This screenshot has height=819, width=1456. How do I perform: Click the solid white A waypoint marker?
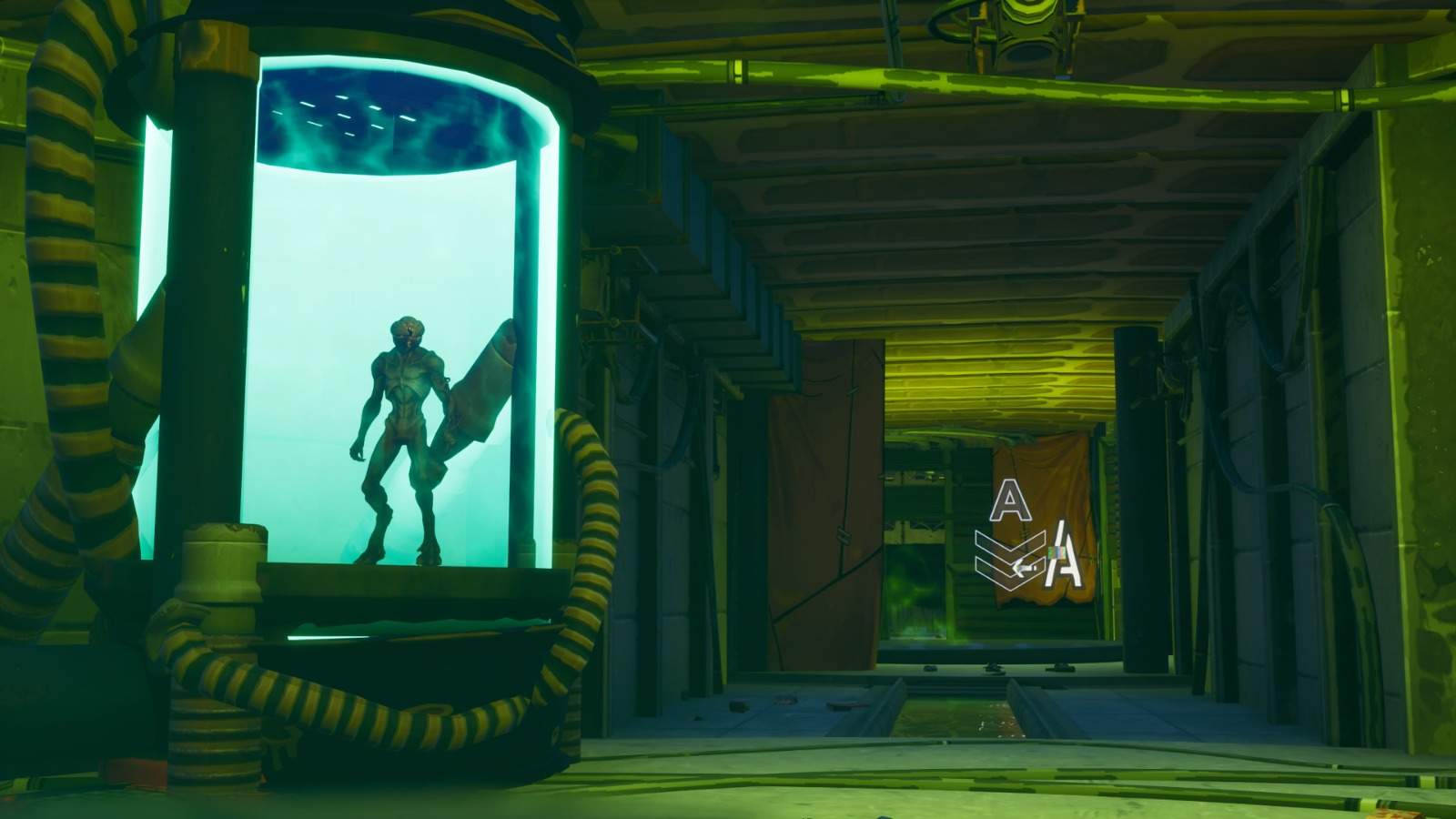pos(1061,555)
